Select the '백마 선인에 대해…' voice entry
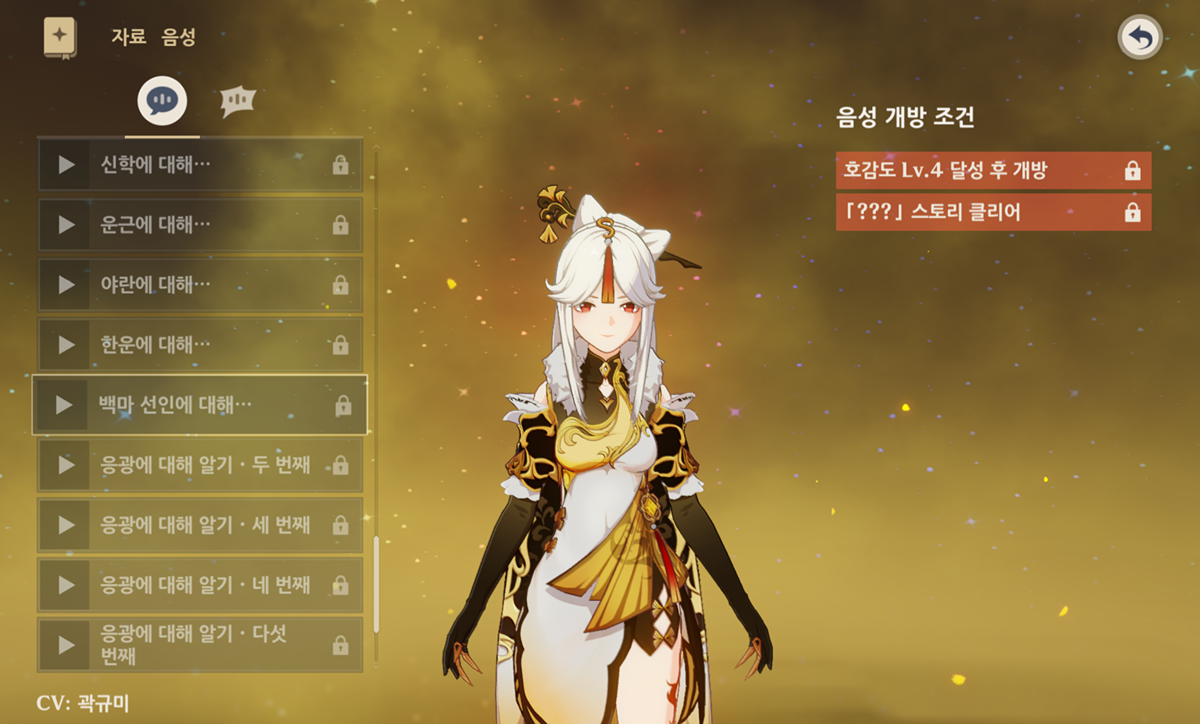 point(200,405)
